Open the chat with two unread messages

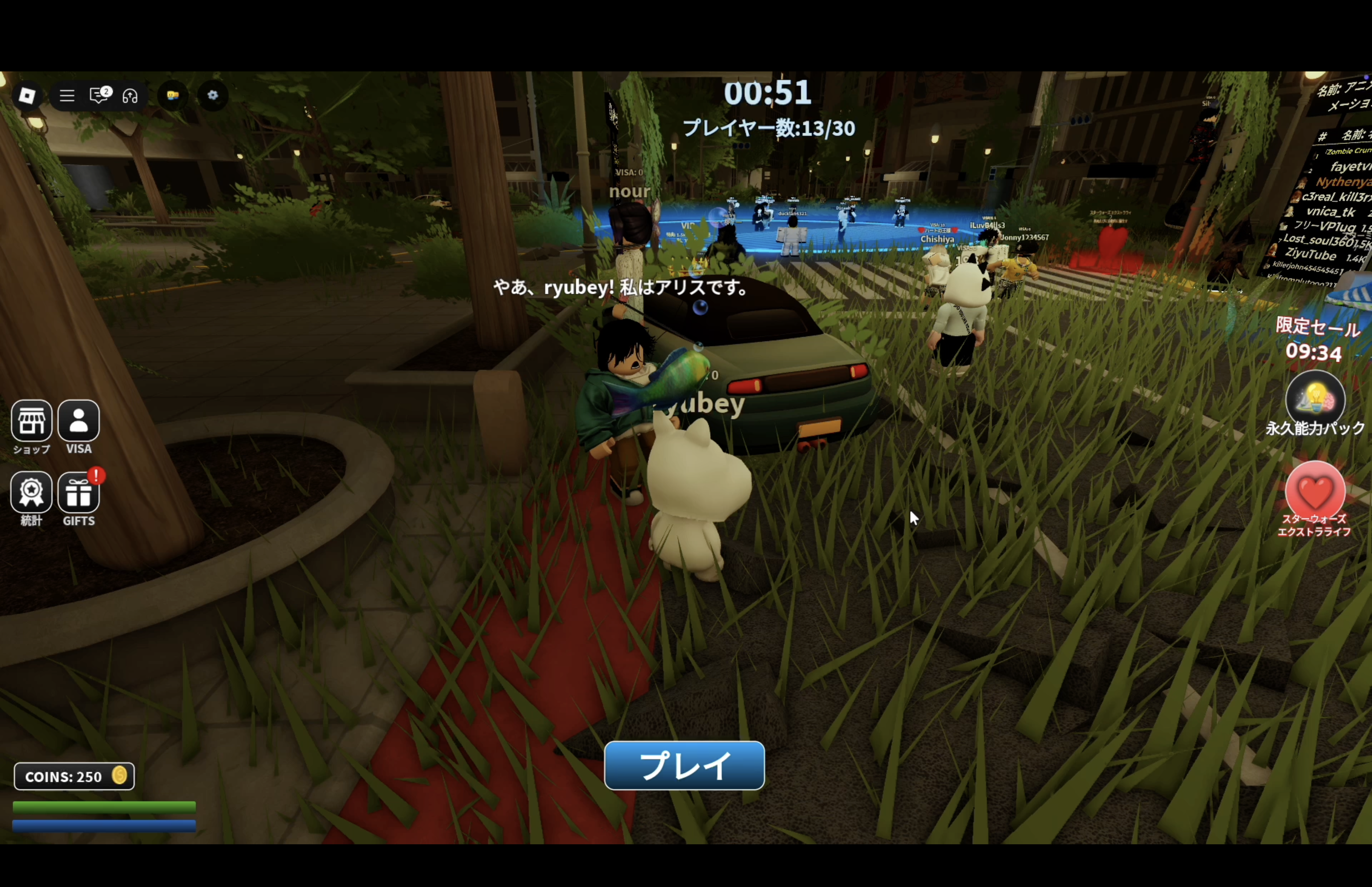pos(99,96)
